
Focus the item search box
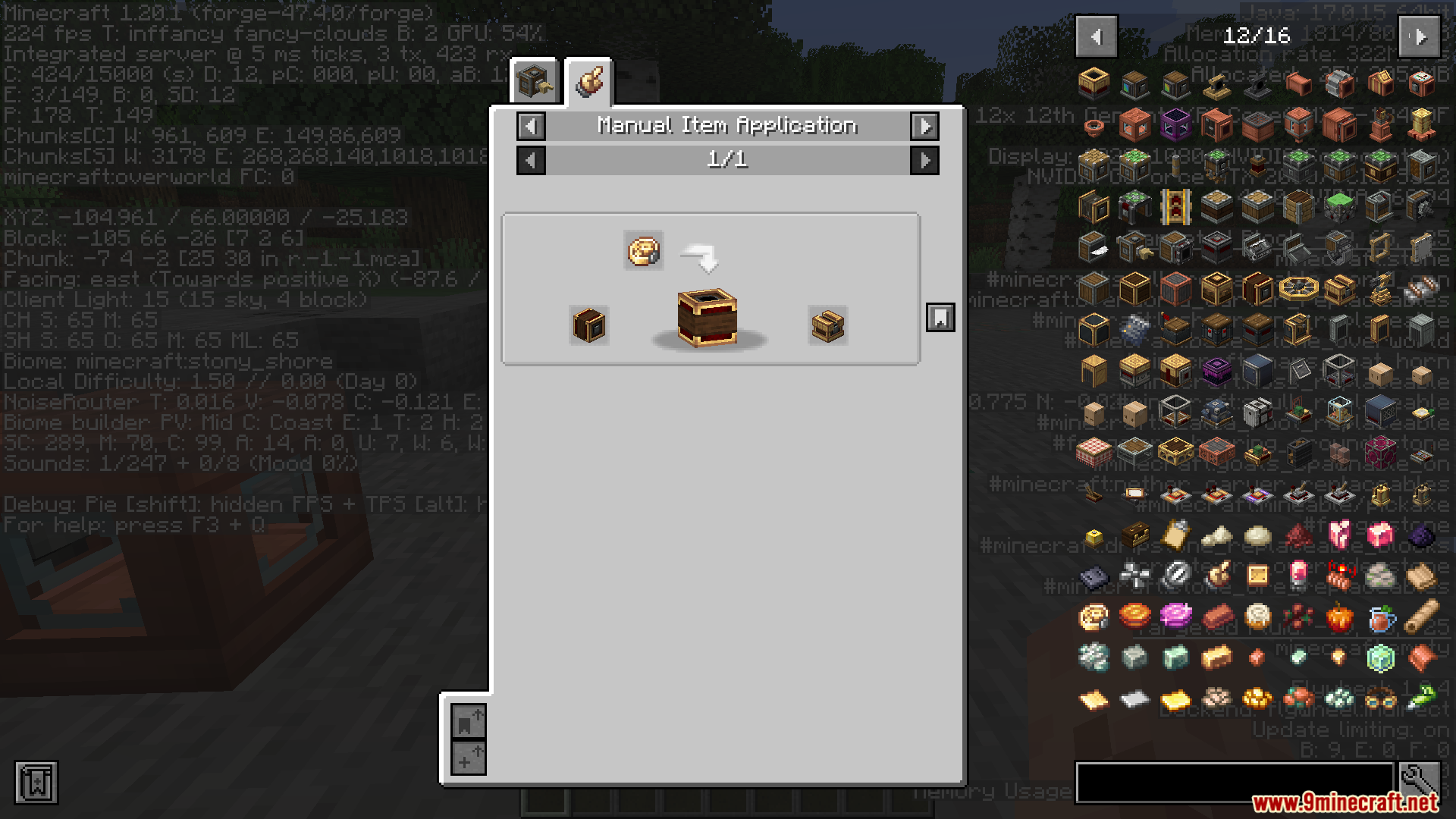(x=1234, y=782)
